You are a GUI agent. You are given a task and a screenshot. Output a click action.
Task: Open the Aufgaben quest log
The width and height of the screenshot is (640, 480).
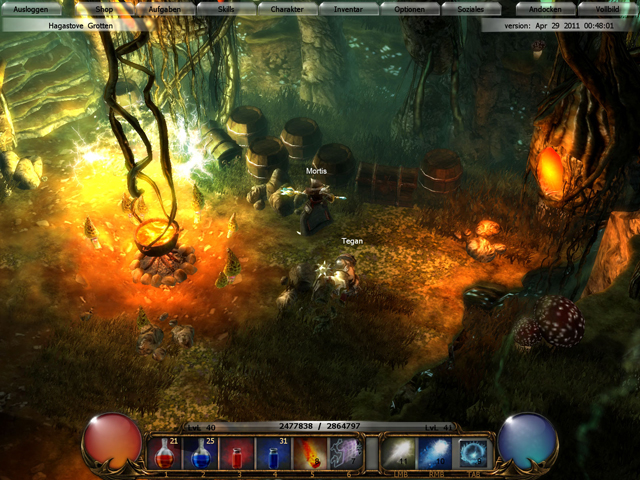(x=164, y=8)
